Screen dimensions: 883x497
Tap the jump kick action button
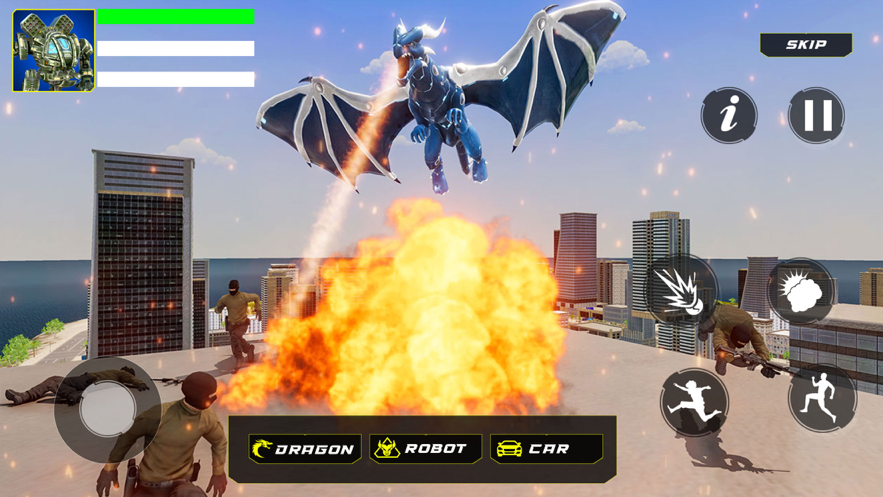694,402
